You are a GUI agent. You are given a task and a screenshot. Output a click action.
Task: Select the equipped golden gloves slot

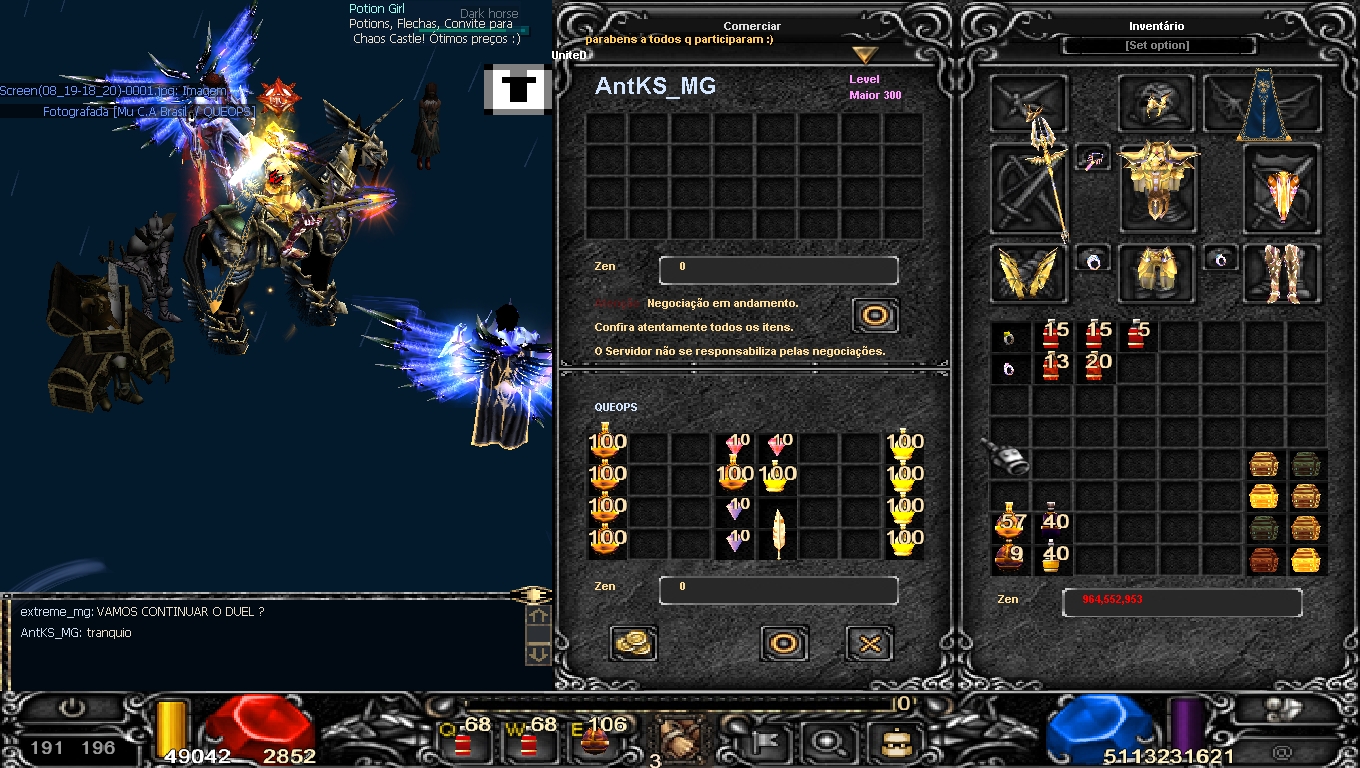click(x=1029, y=273)
